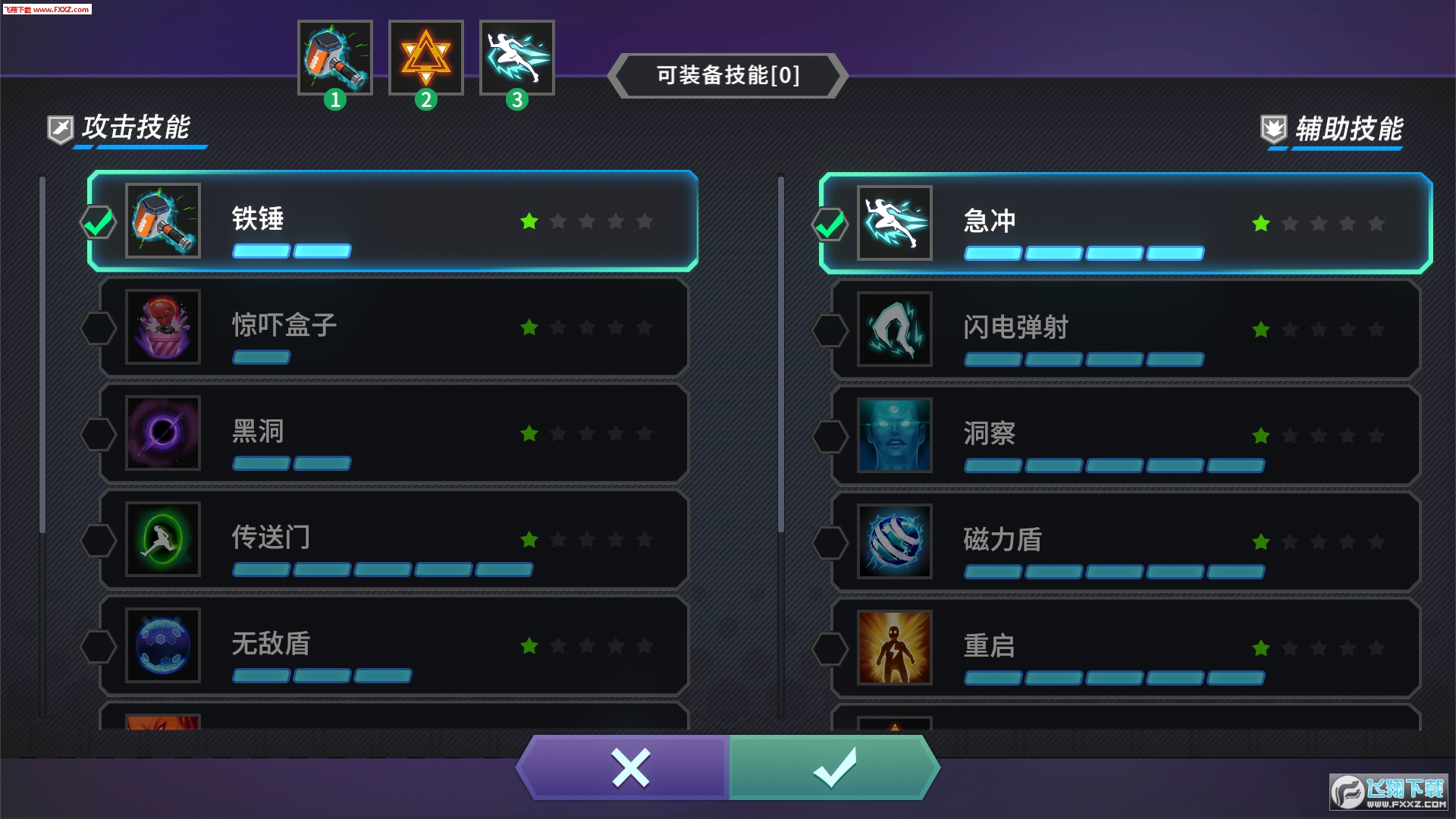
Task: Pick the 传送门 portal skill
Action: pyautogui.click(x=393, y=539)
